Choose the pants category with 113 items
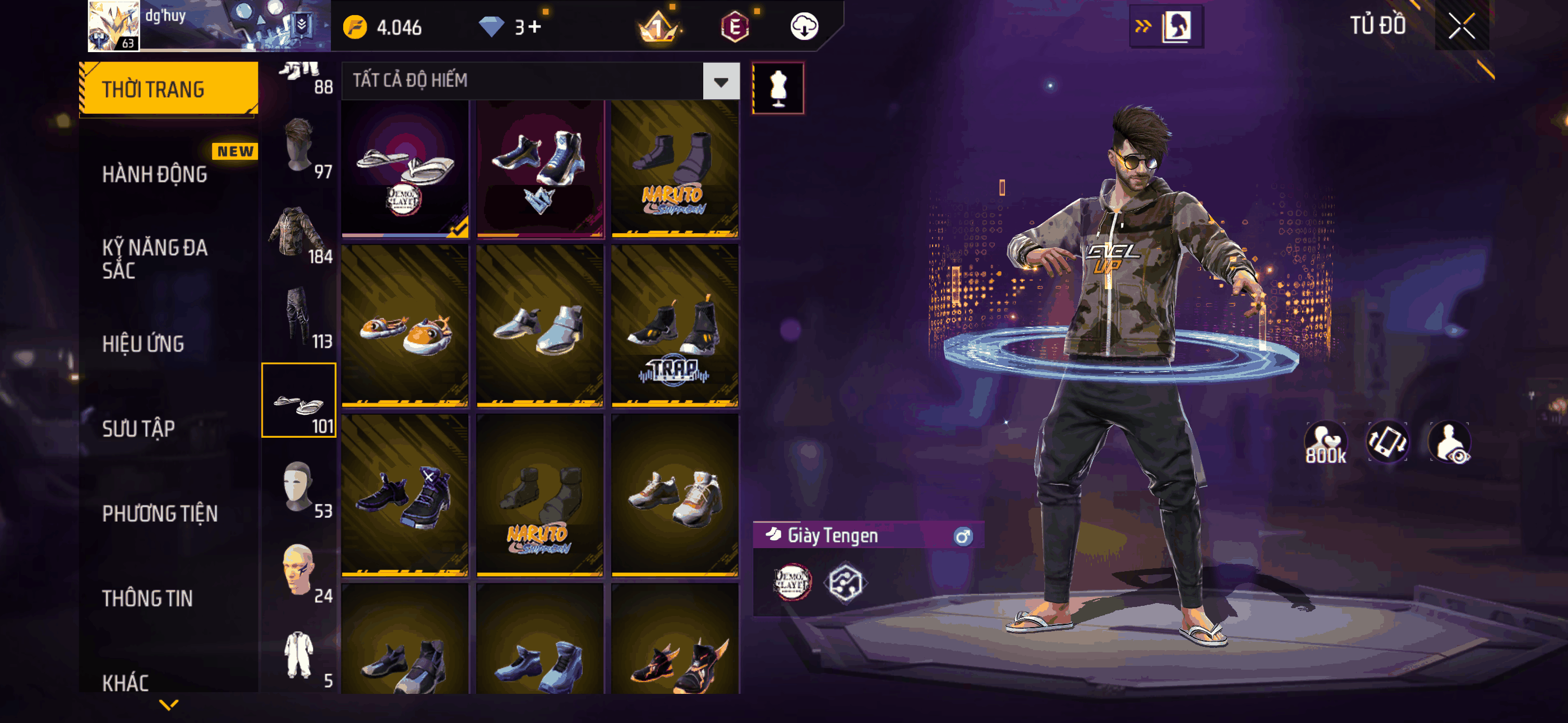The height and width of the screenshot is (723, 1568). click(x=299, y=317)
